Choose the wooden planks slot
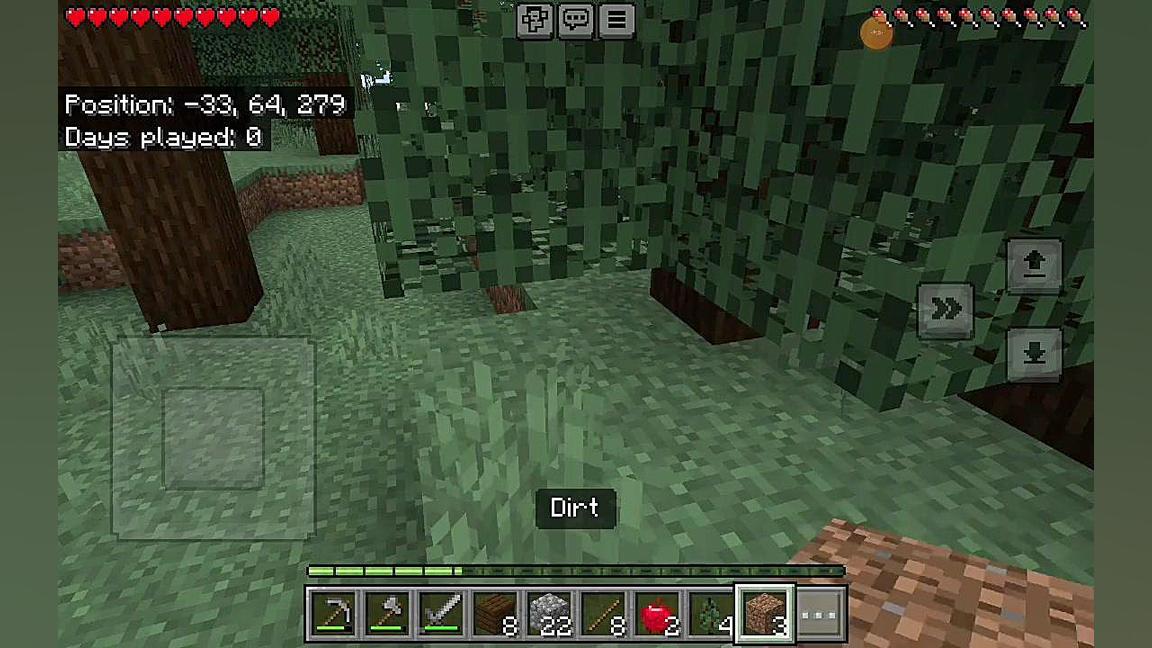Image resolution: width=1152 pixels, height=648 pixels. pyautogui.click(x=495, y=613)
